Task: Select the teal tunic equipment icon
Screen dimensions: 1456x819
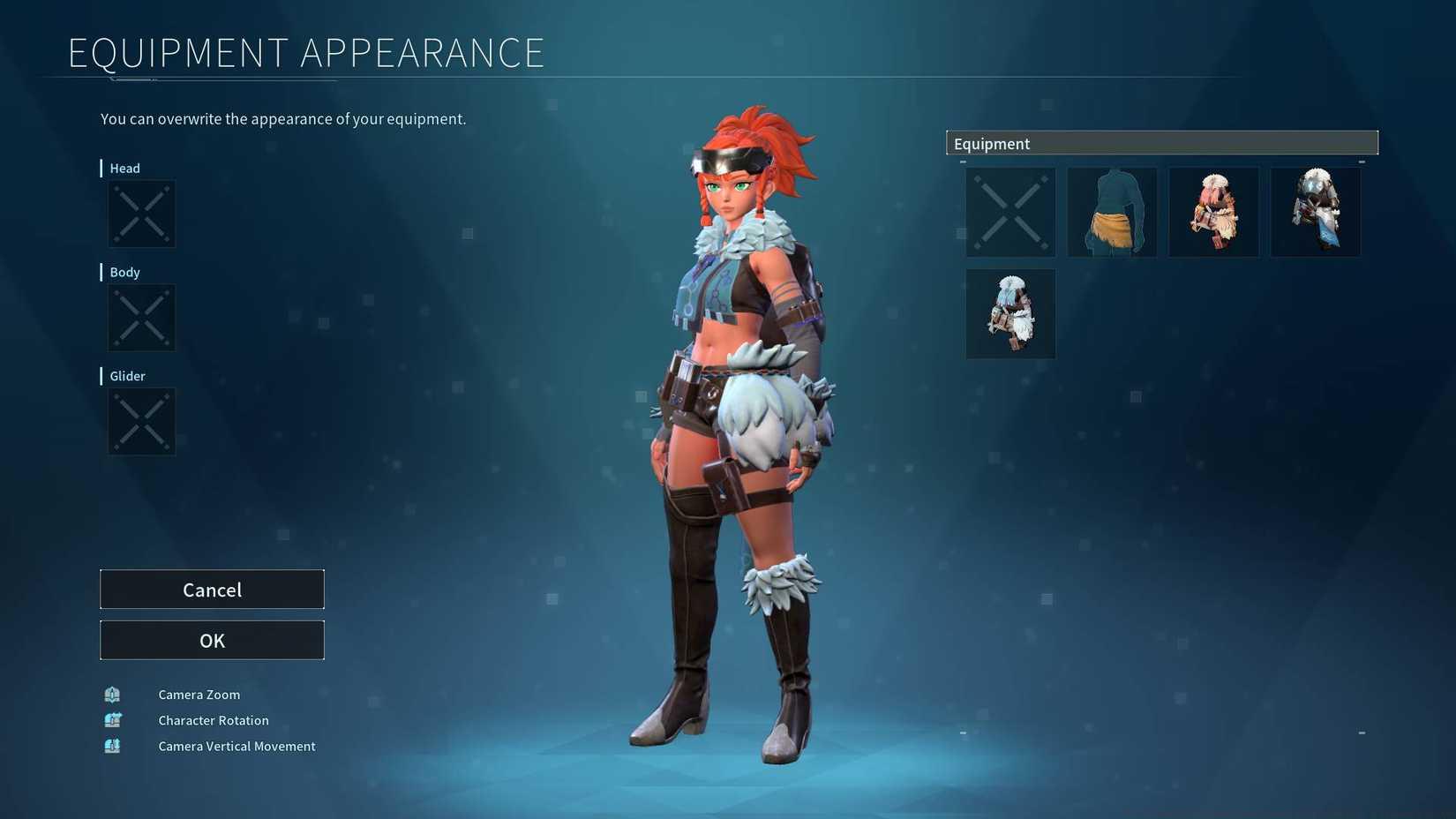Action: click(1112, 212)
